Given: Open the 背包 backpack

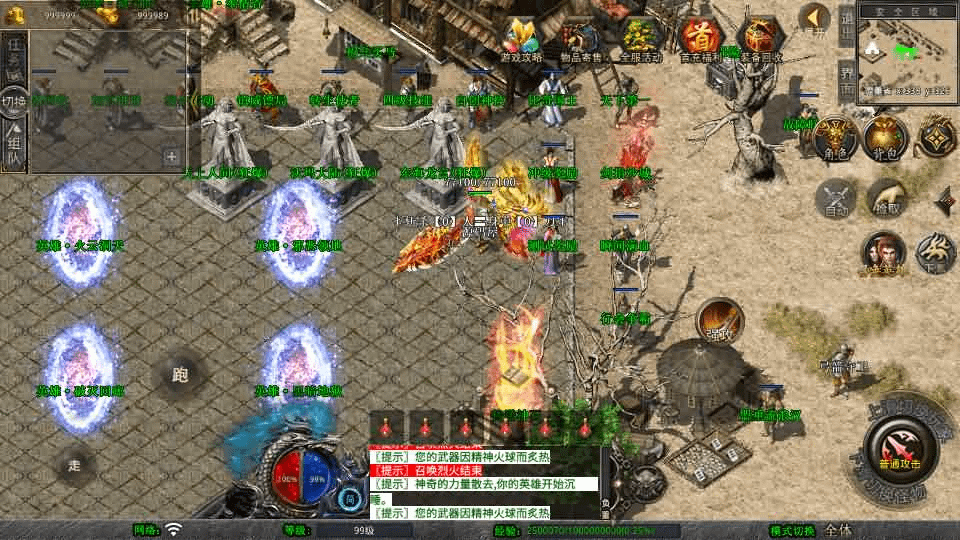Looking at the screenshot, I should [884, 139].
